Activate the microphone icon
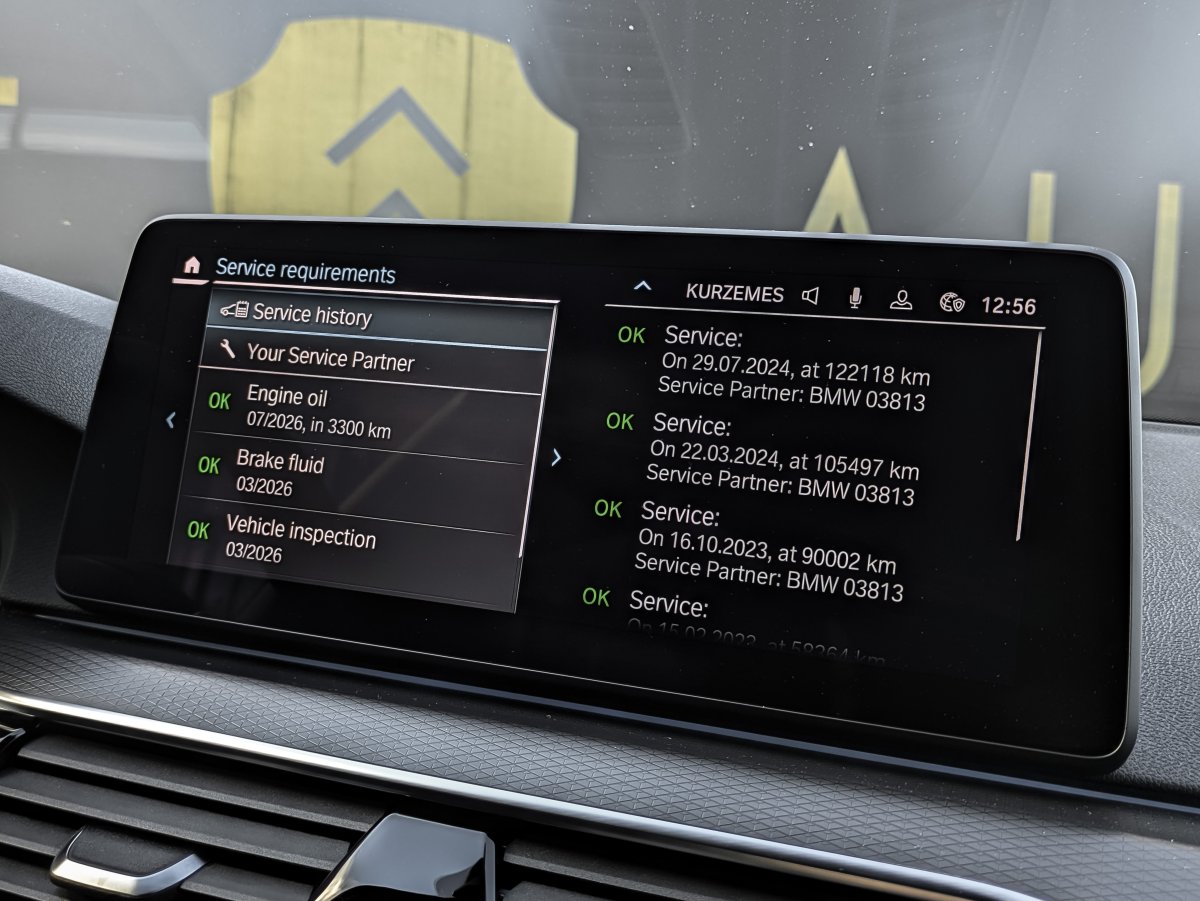The width and height of the screenshot is (1200, 901). point(855,298)
